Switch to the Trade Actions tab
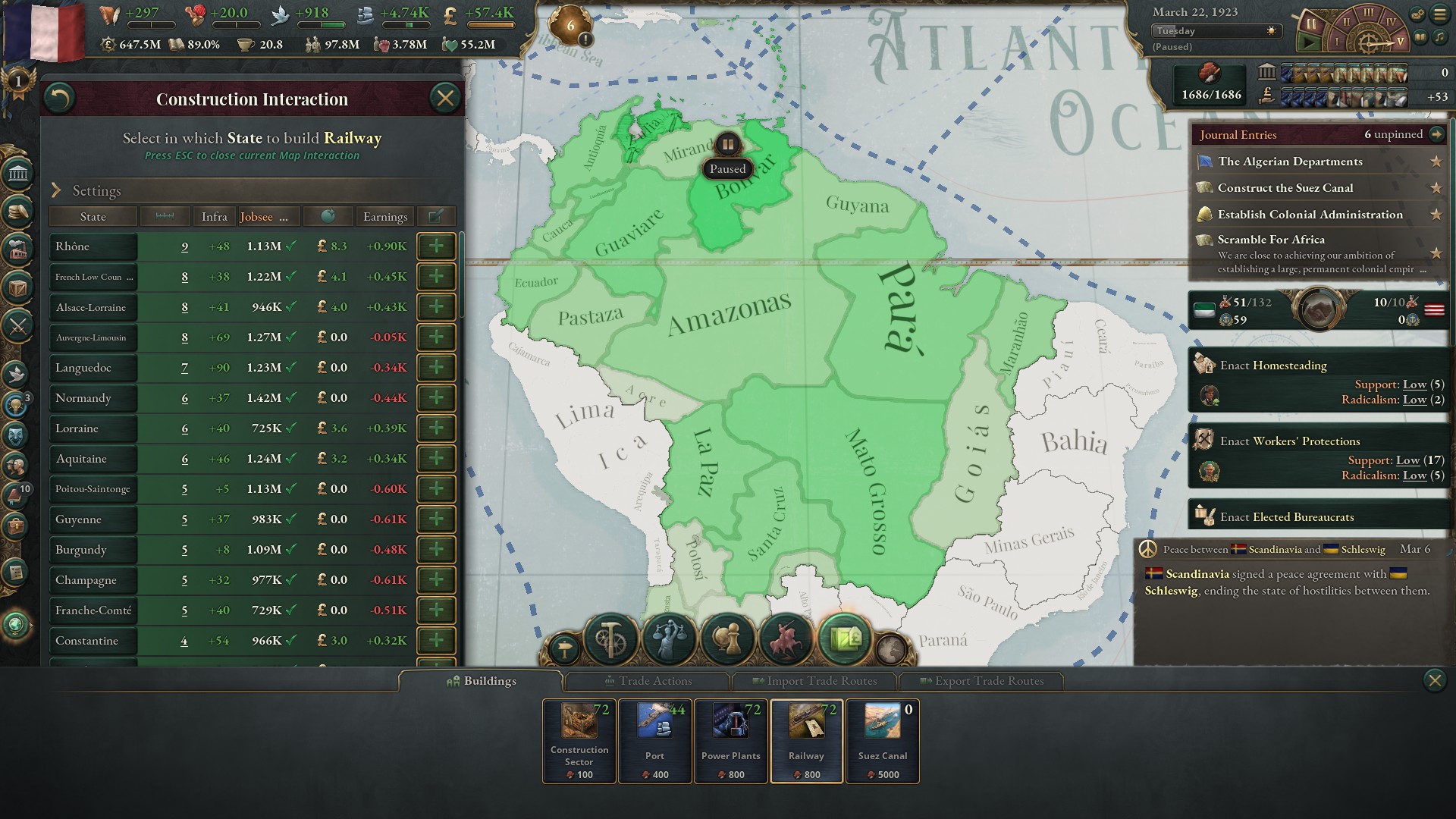 click(647, 681)
